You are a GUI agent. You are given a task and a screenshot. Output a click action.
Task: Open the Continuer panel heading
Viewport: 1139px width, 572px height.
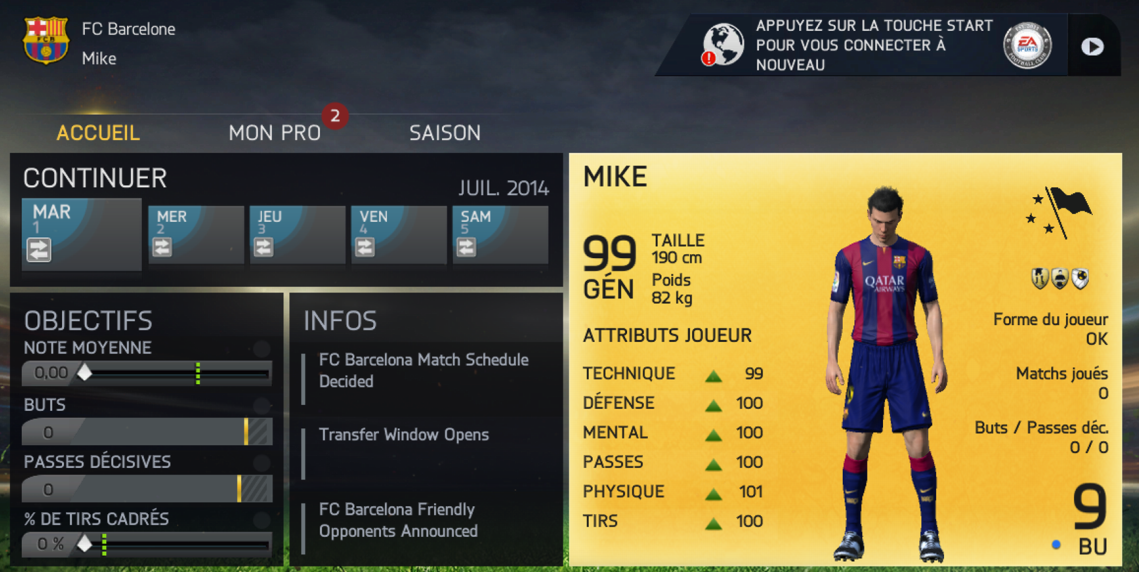95,178
